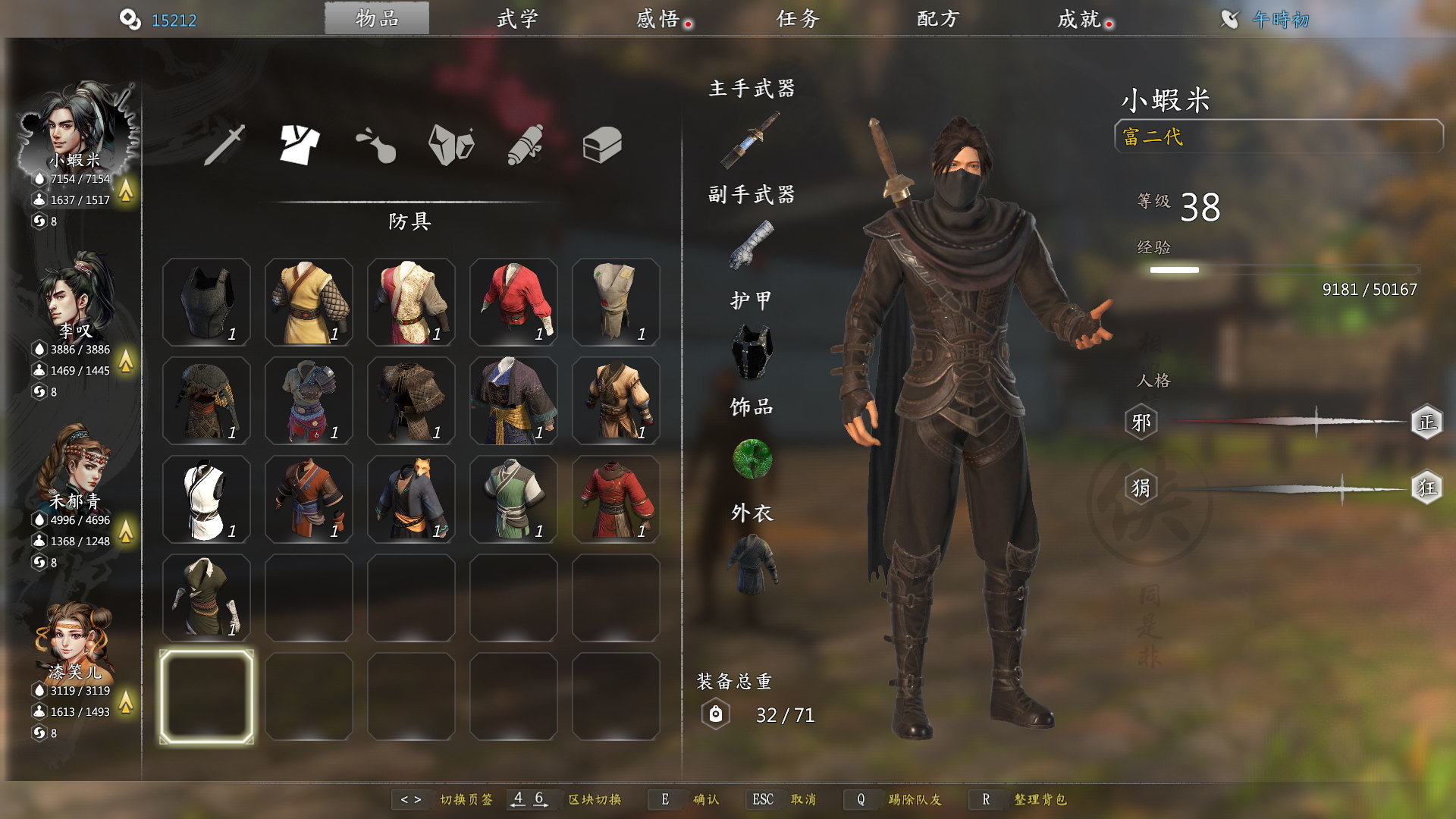Click the equipped main-hand weapon slot
The width and height of the screenshot is (1456, 819).
751,140
